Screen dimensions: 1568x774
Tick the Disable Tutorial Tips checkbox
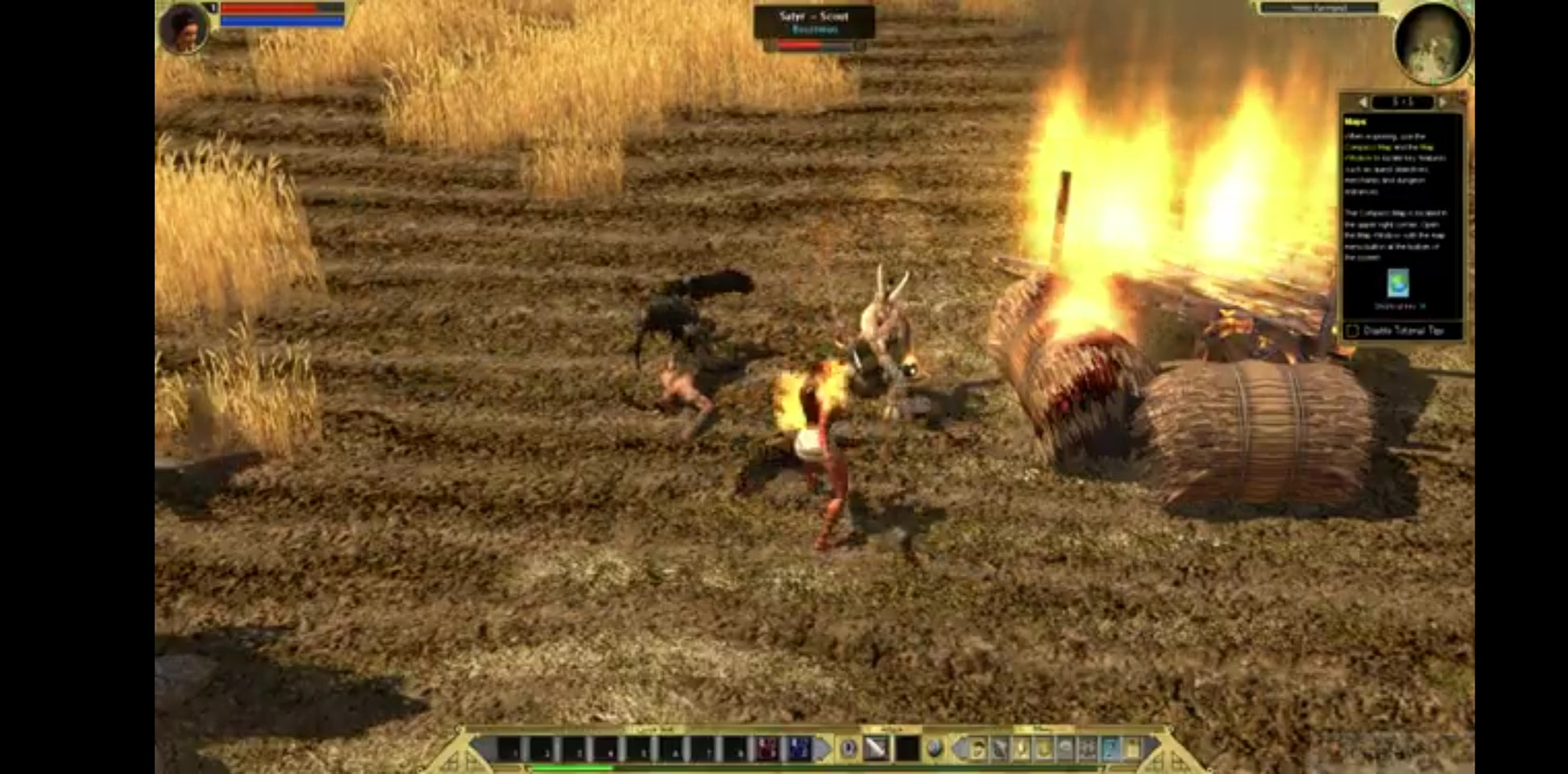tap(1353, 331)
